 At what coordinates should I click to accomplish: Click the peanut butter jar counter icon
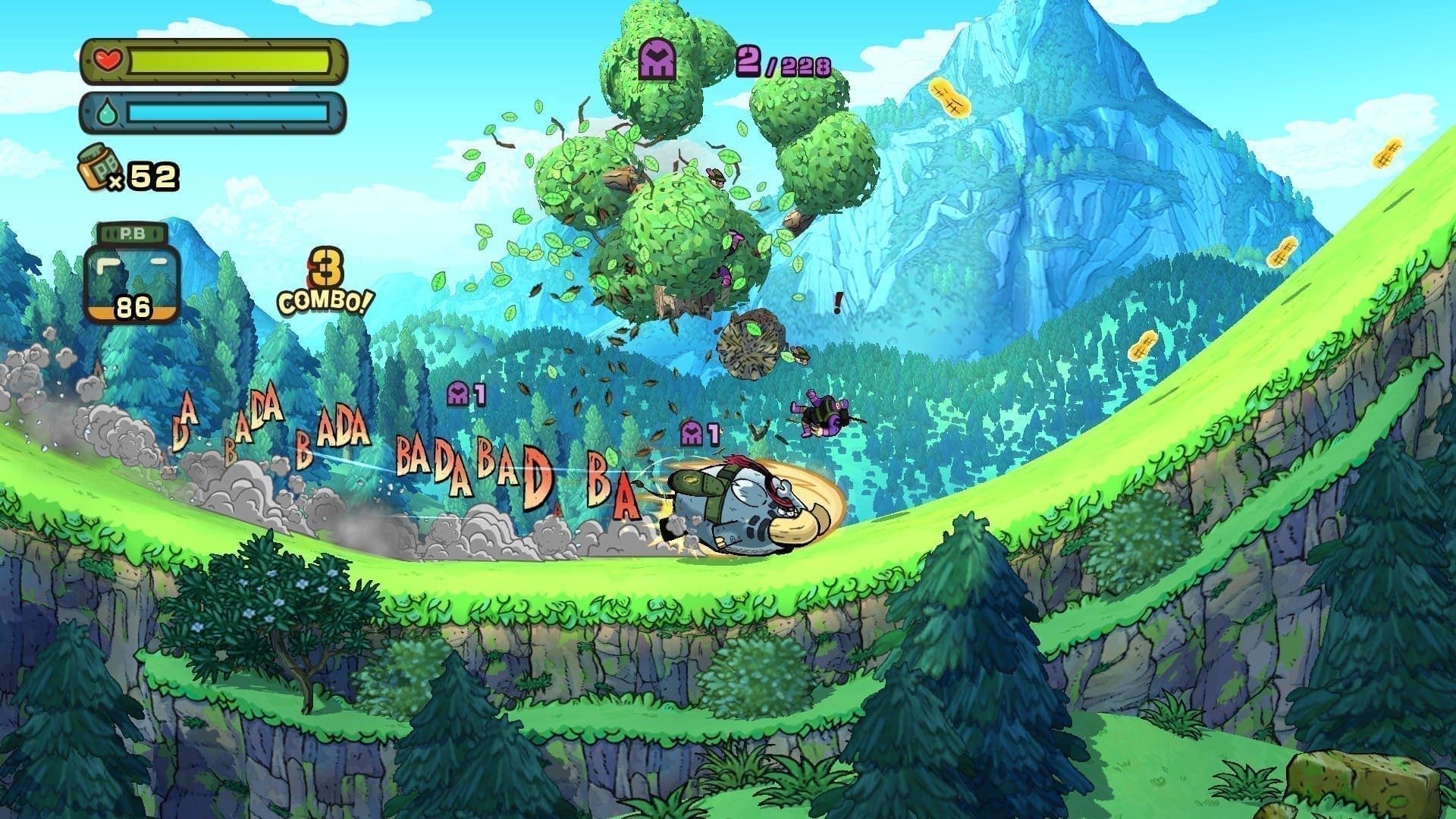[96, 166]
